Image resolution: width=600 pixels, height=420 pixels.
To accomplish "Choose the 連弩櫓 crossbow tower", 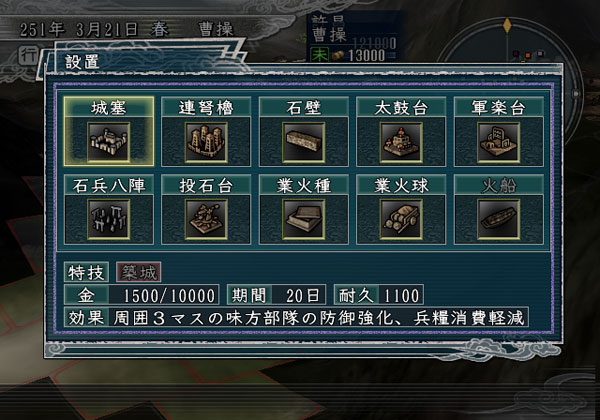I will tap(207, 131).
